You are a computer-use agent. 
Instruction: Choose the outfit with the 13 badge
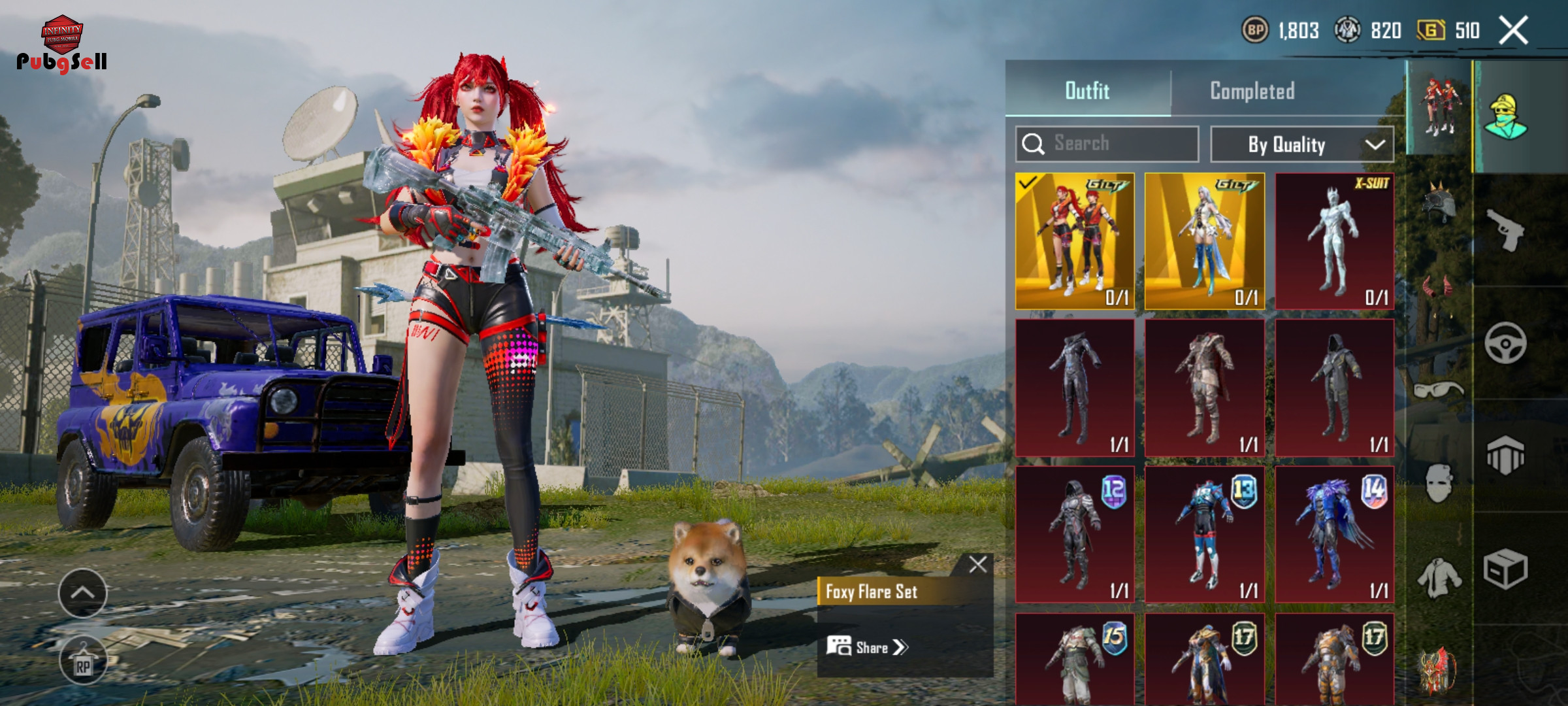(1204, 534)
